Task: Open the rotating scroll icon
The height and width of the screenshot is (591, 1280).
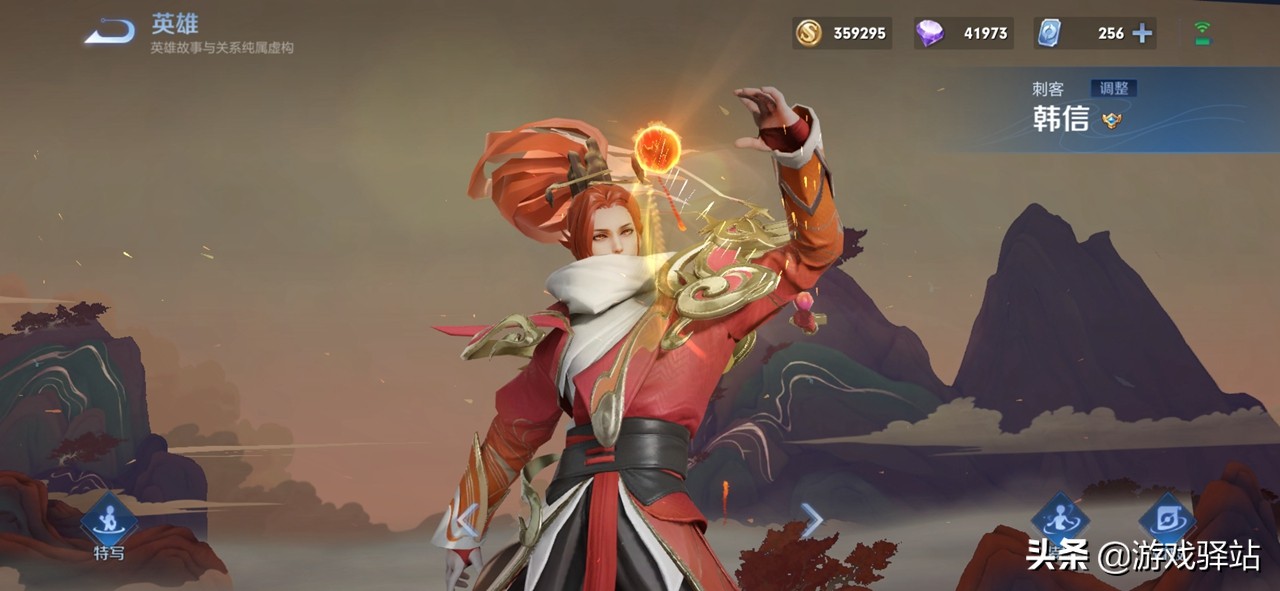Action: pyautogui.click(x=1166, y=518)
